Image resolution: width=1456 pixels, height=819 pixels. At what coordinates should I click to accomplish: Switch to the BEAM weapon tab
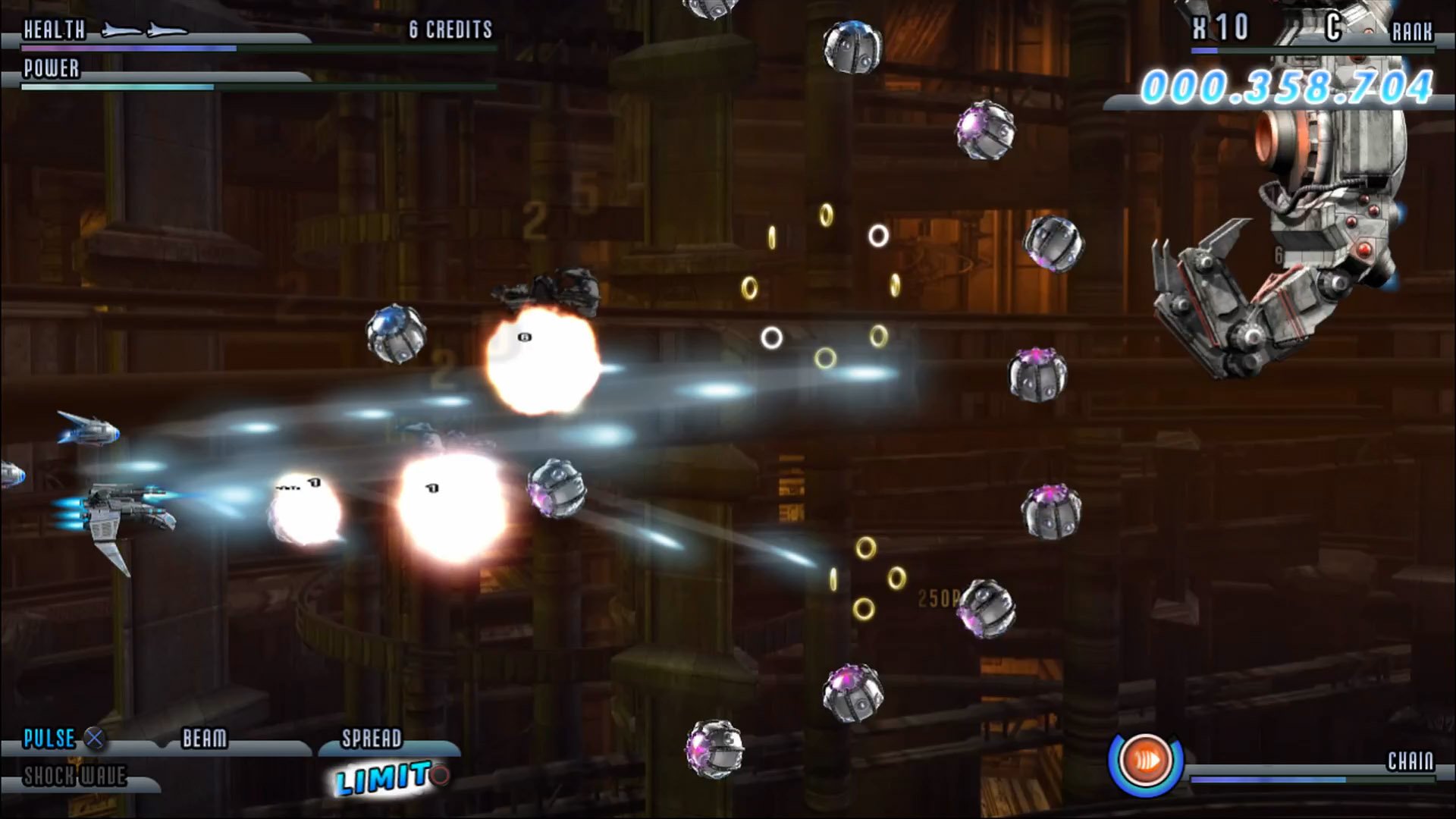[x=205, y=737]
